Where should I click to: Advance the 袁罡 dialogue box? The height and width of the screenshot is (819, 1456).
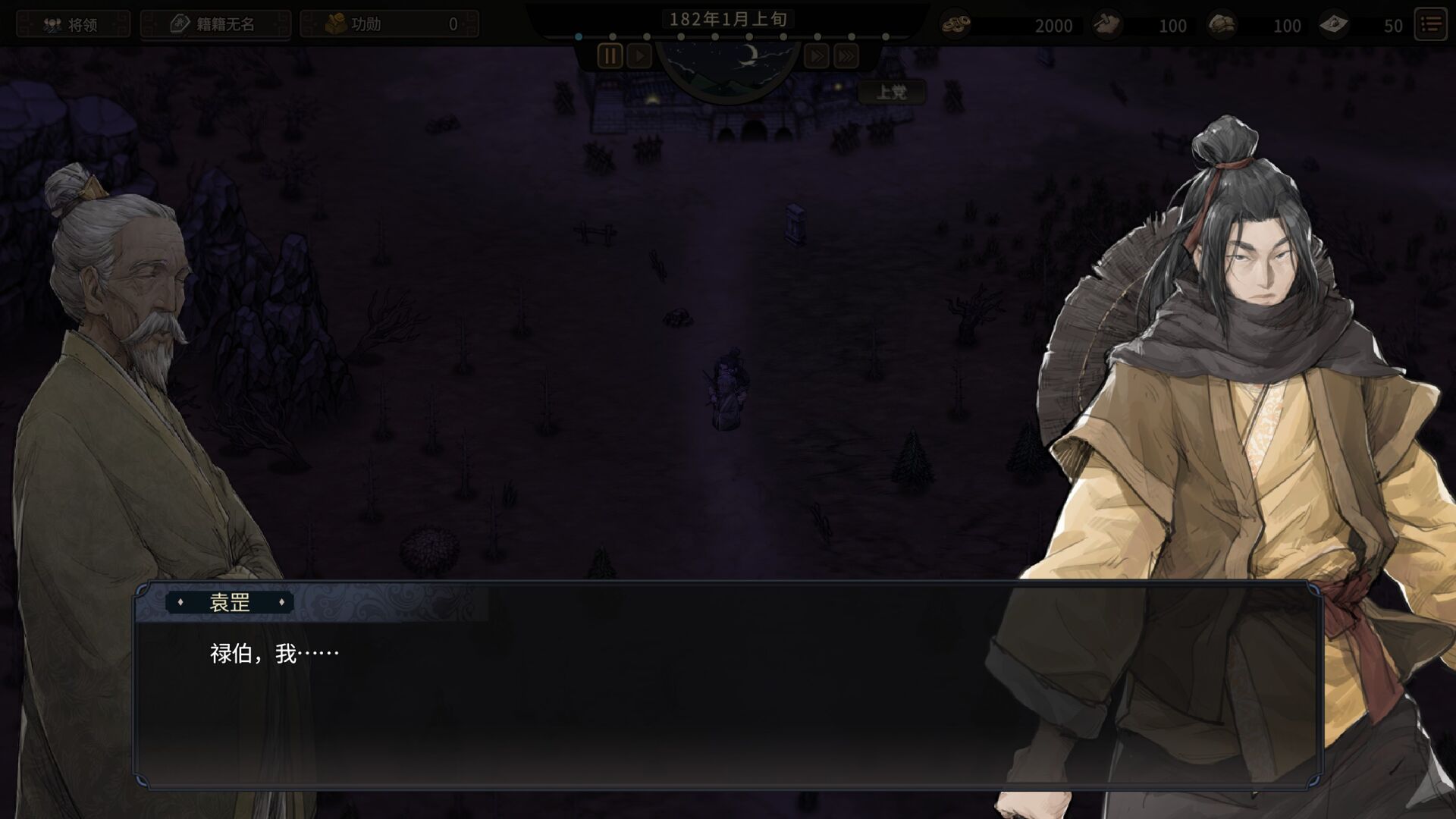coord(728,698)
